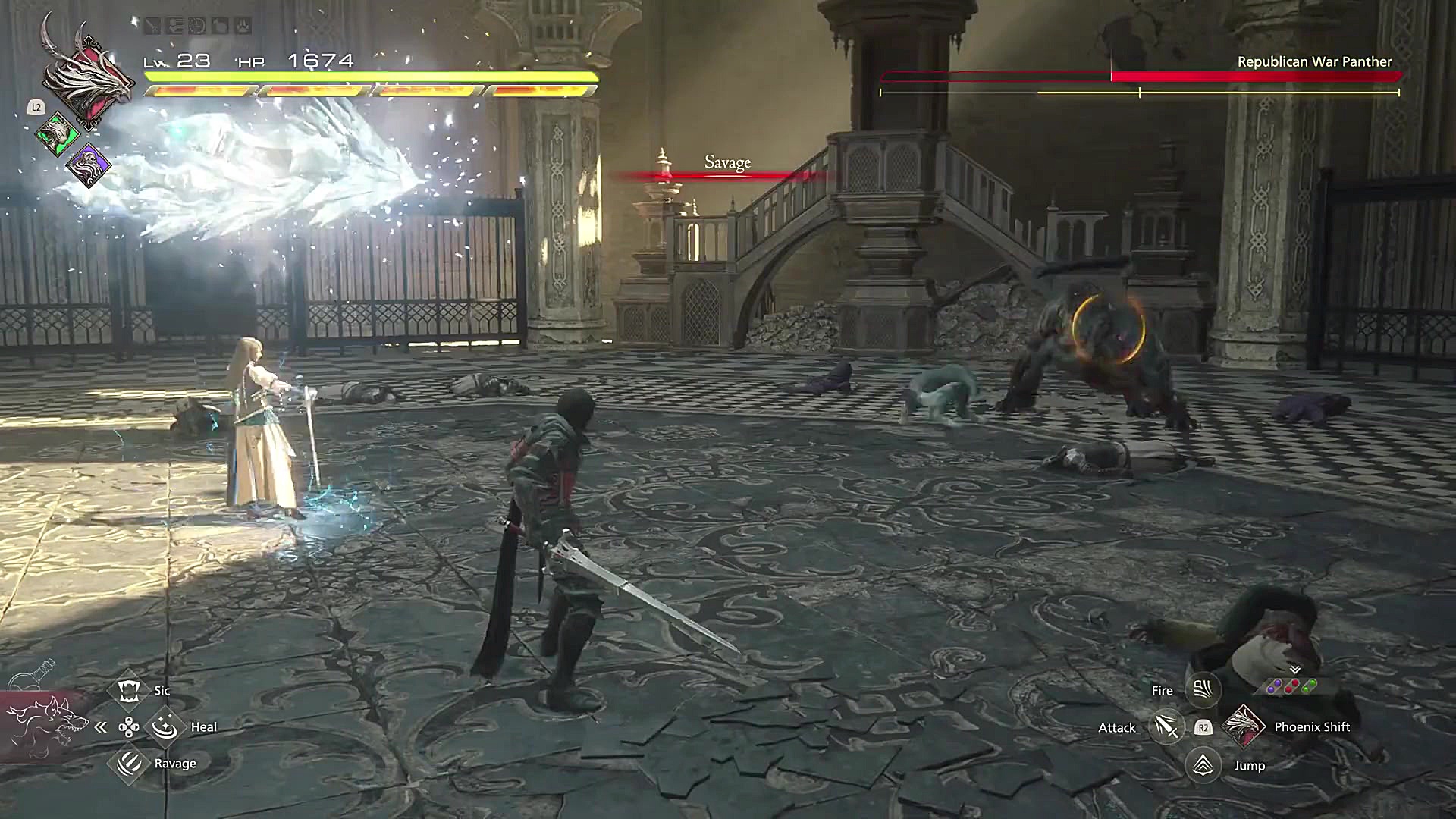Use Torgal's Heal command
The image size is (1456, 819).
coord(164,727)
